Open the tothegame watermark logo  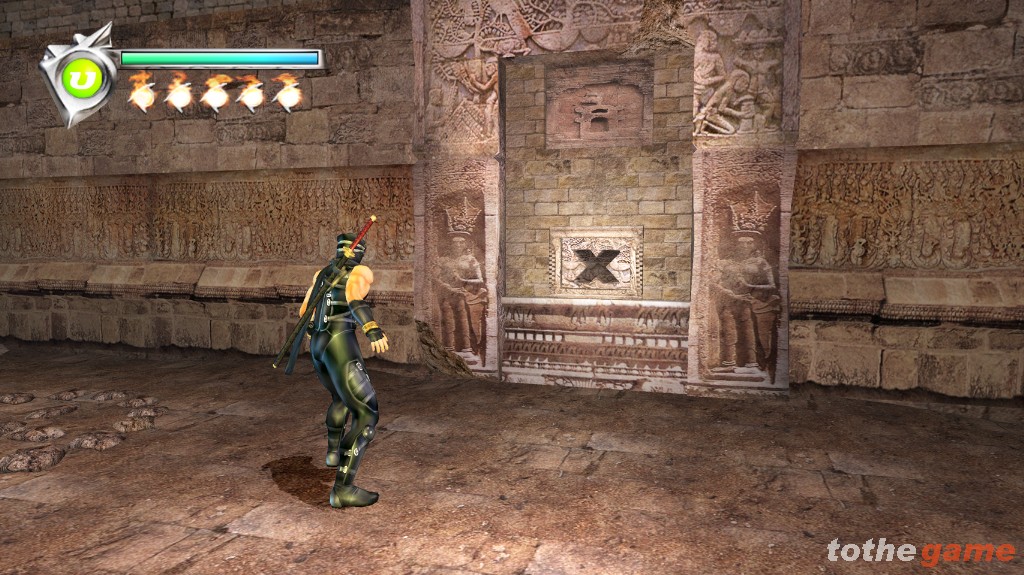(920, 551)
